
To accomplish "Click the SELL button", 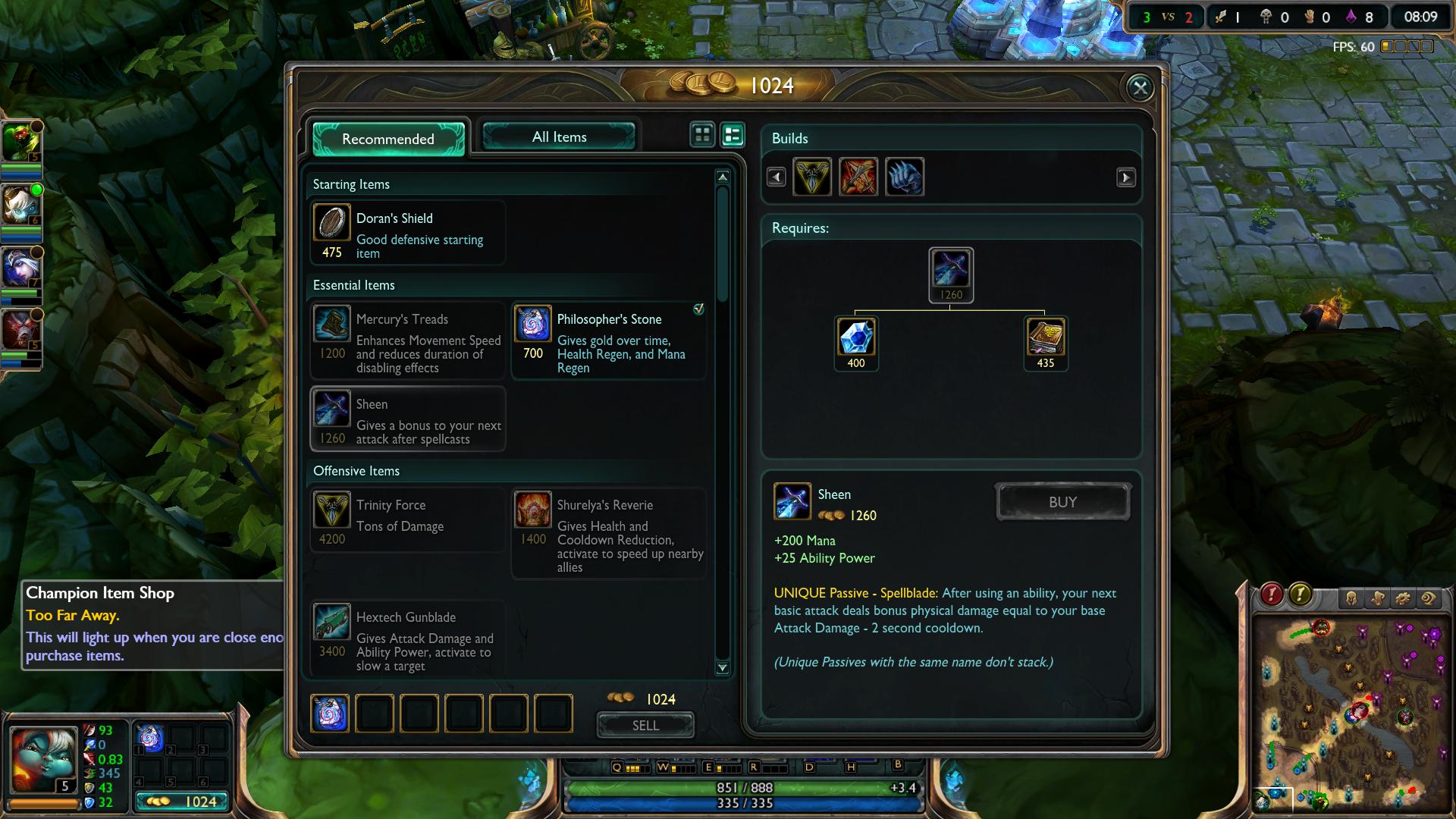I will point(645,726).
